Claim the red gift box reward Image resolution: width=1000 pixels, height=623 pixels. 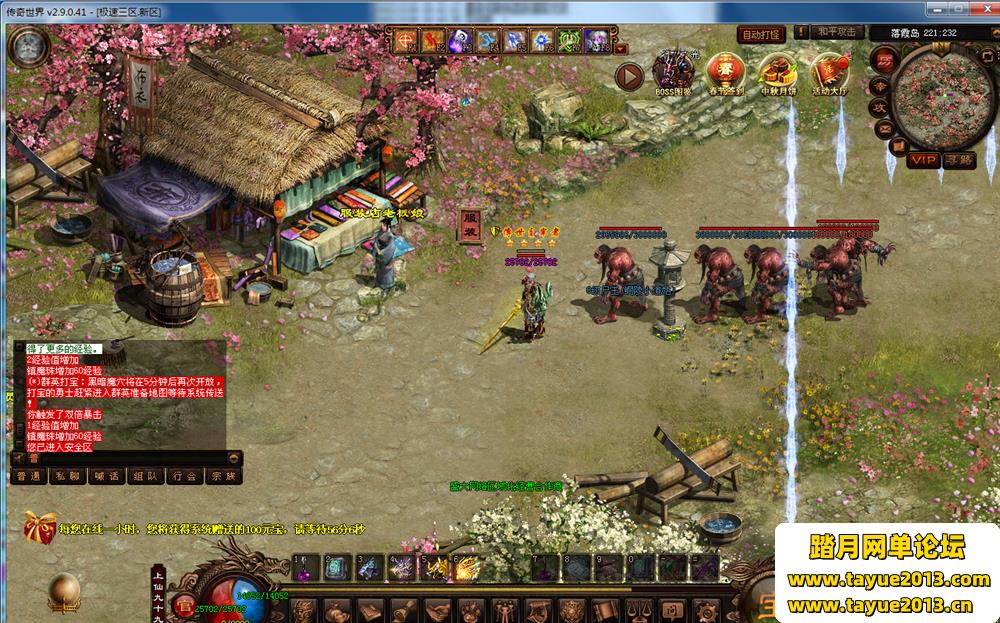(39, 525)
